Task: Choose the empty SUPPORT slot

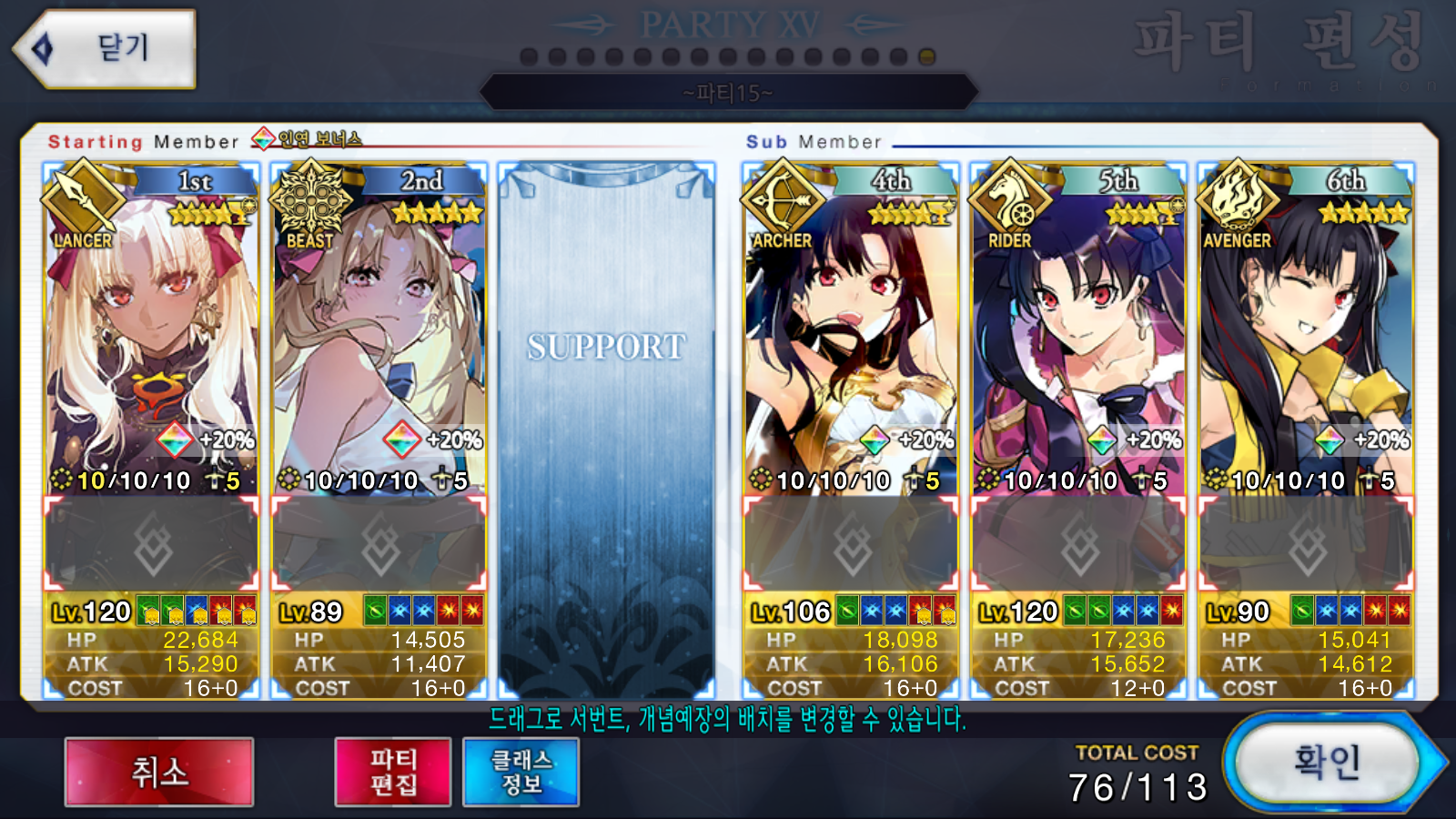Action: pos(606,428)
